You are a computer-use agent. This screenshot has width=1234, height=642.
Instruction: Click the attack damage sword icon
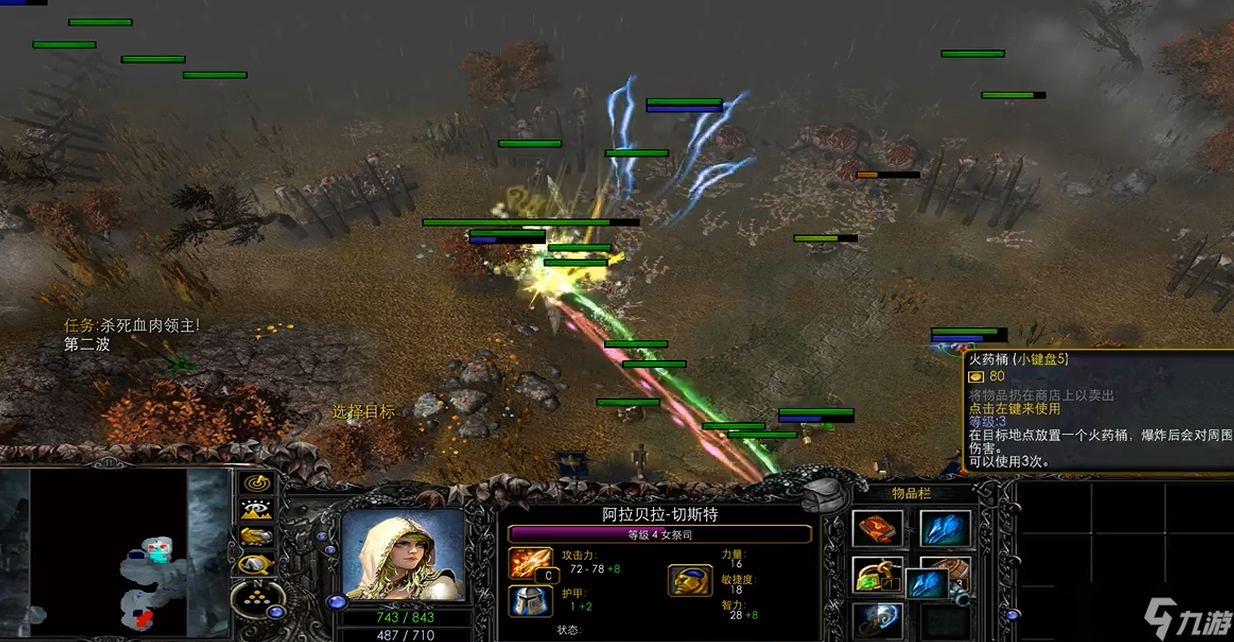(x=530, y=563)
